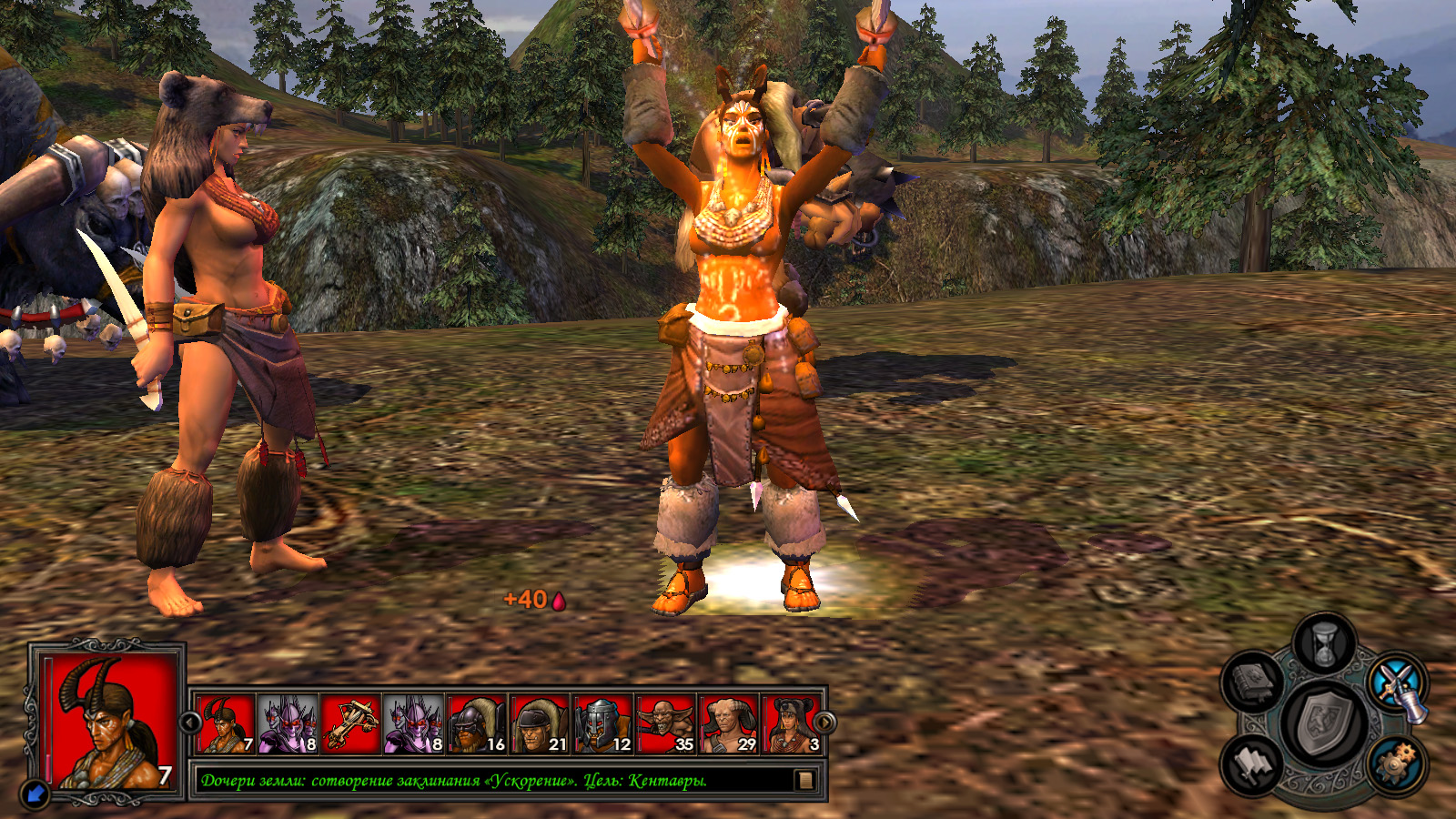Open the combat log scroll button
This screenshot has height=819, width=1456.
pos(804,780)
